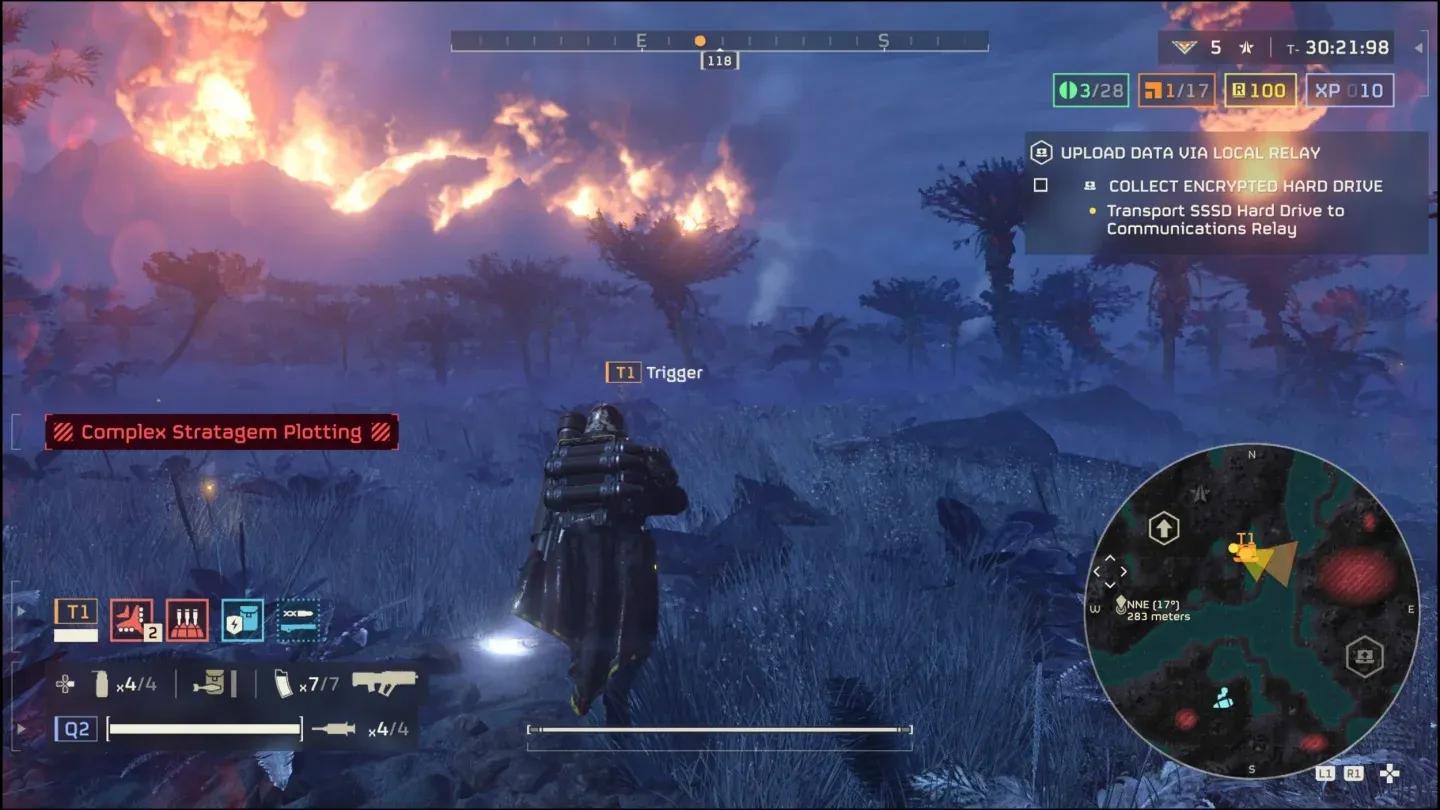Collapse the top-right HUD panel arrow
The image size is (1440, 810).
[x=1419, y=48]
